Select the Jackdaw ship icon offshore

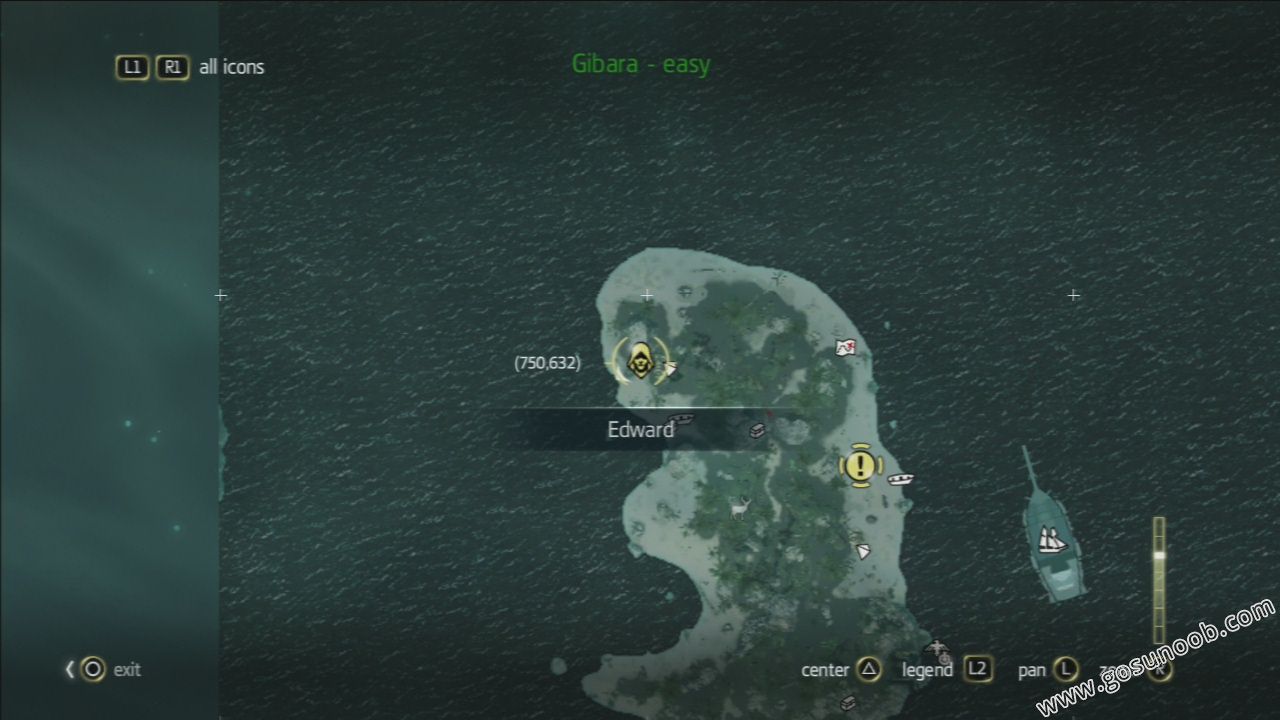[x=1051, y=539]
